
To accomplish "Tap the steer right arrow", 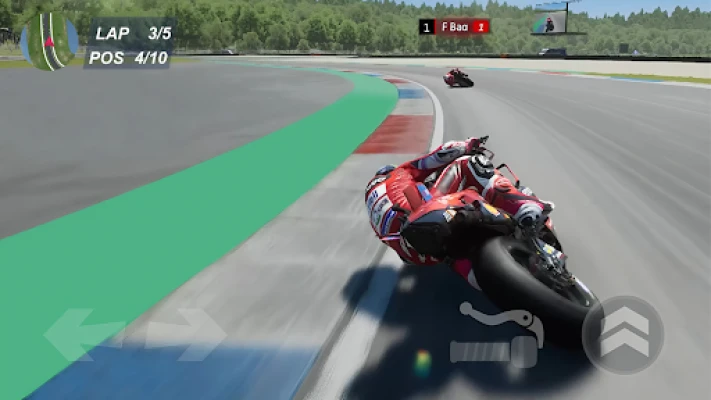I will point(188,334).
